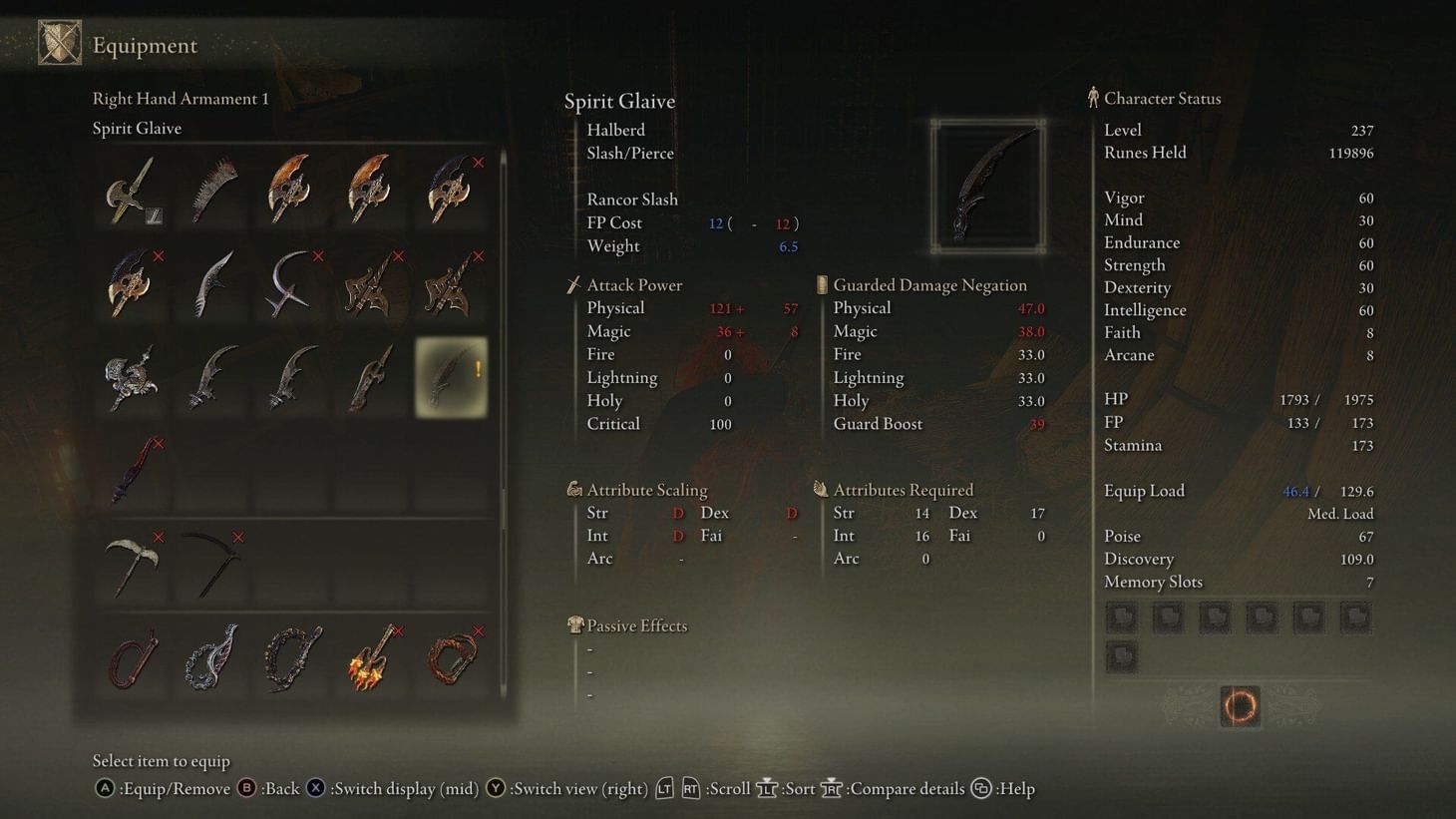
Task: Select the pale Grave Scythe weapon icon
Action: [x=131, y=566]
